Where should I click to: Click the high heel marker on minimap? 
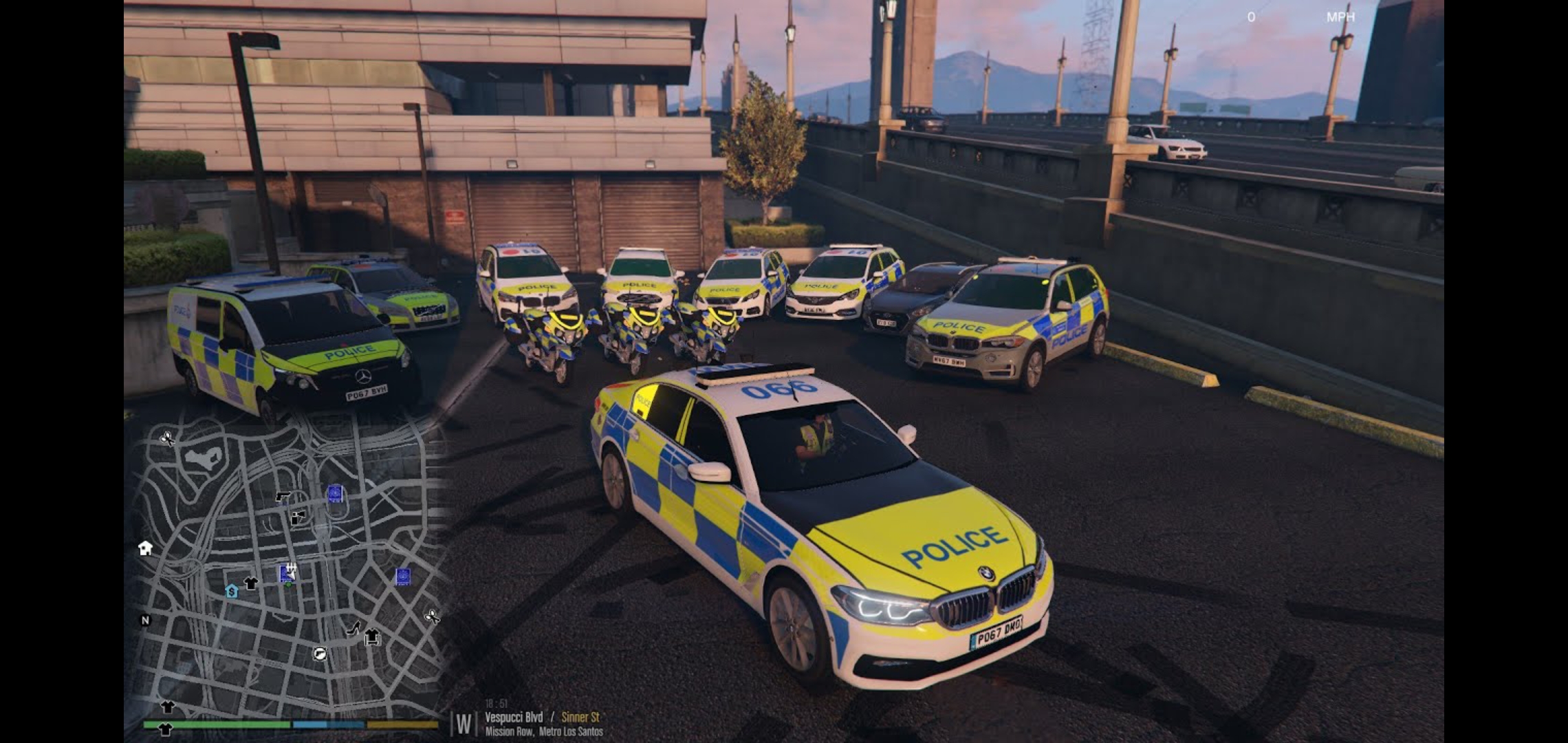[x=353, y=627]
